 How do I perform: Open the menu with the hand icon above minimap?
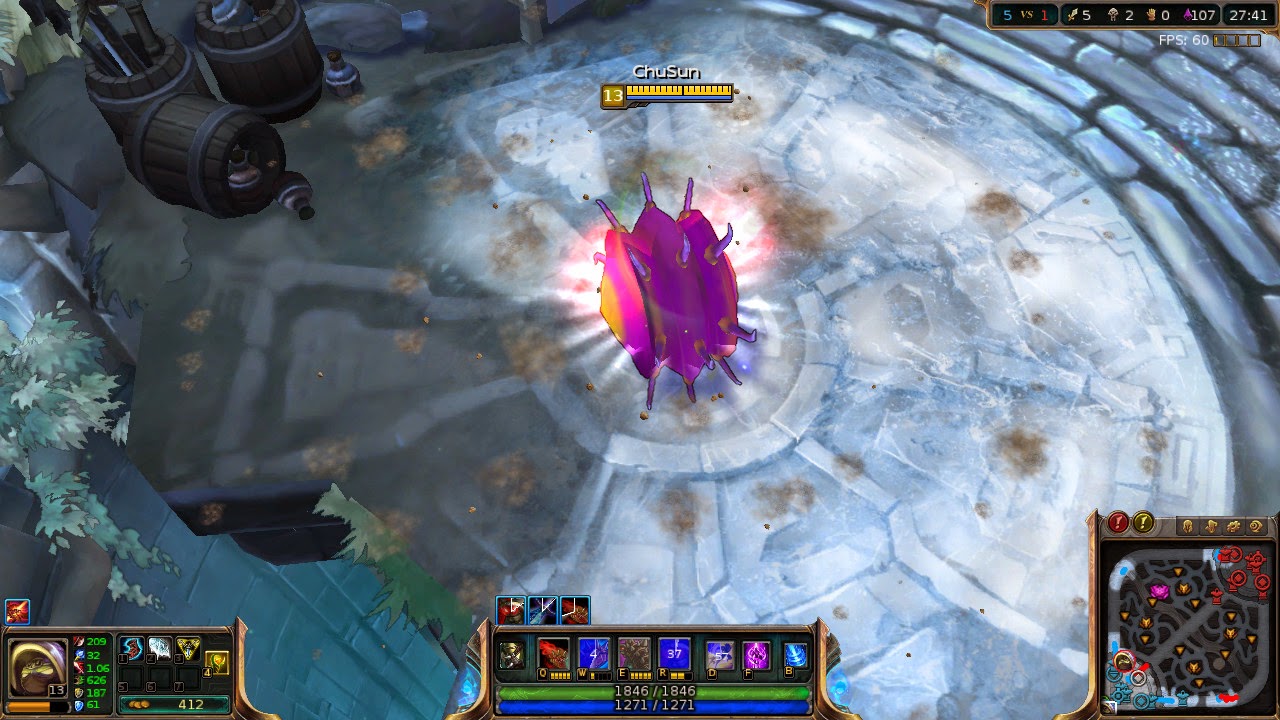1209,526
